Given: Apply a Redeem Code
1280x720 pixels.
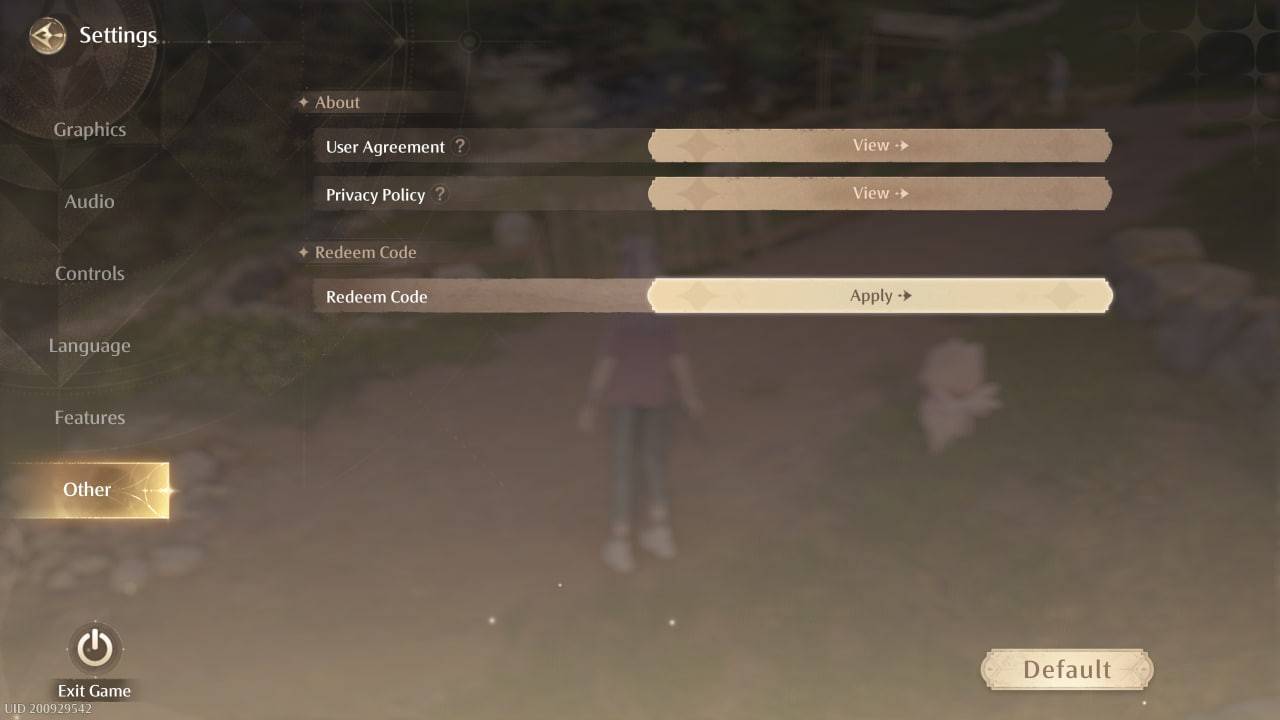Looking at the screenshot, I should [879, 295].
